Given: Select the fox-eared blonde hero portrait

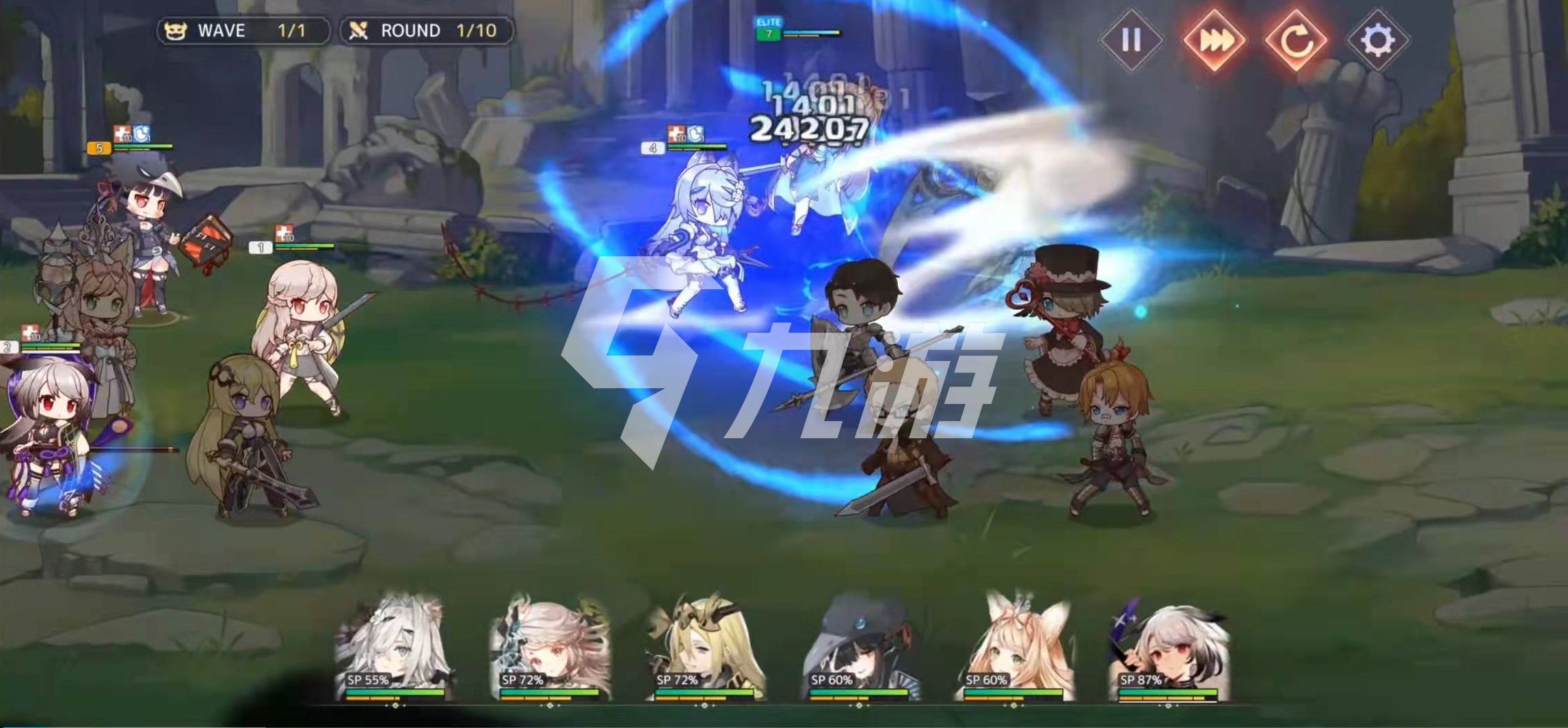Looking at the screenshot, I should (1013, 647).
